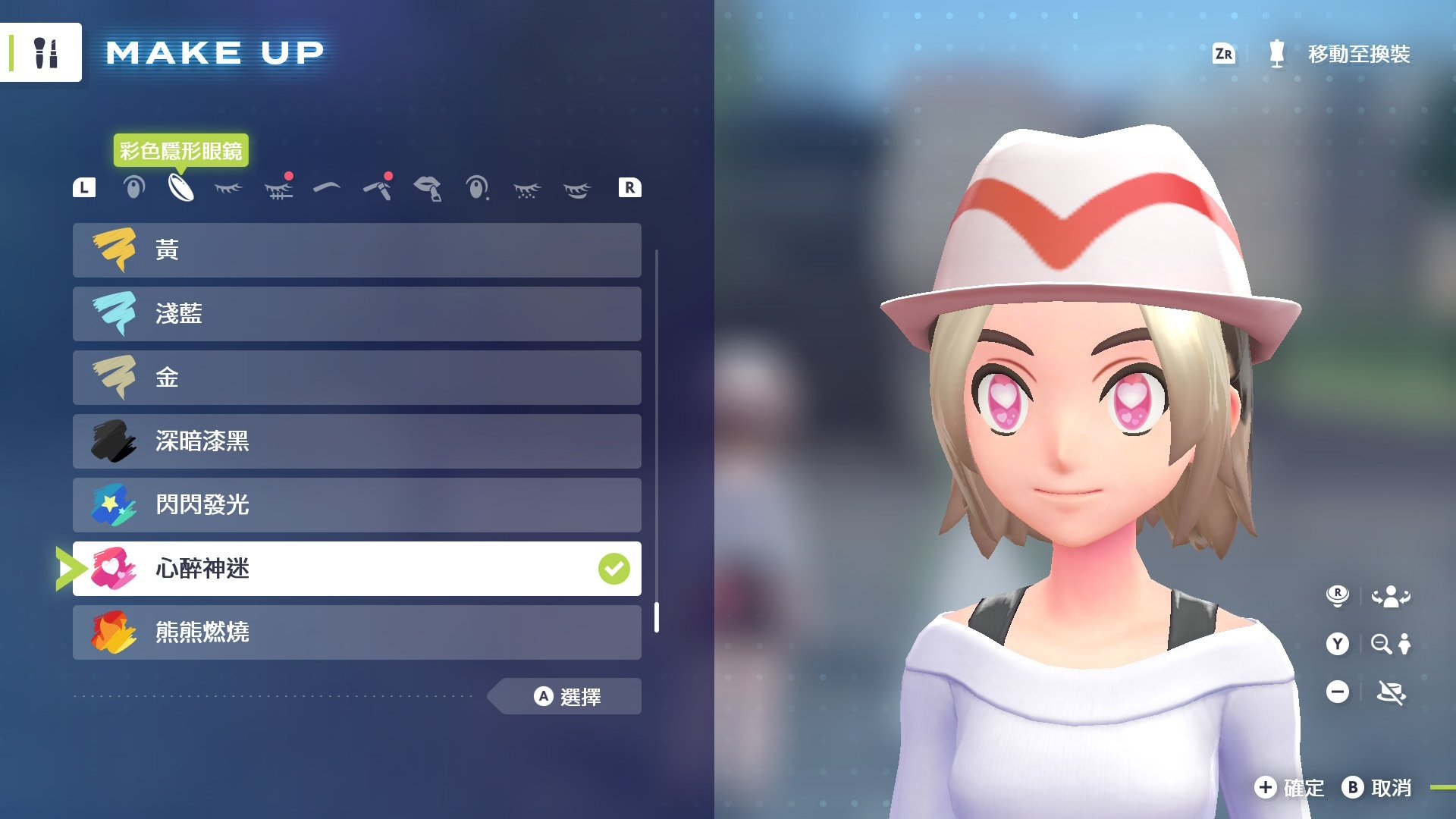
Task: Switch to the eye shape tab
Action: tap(133, 188)
